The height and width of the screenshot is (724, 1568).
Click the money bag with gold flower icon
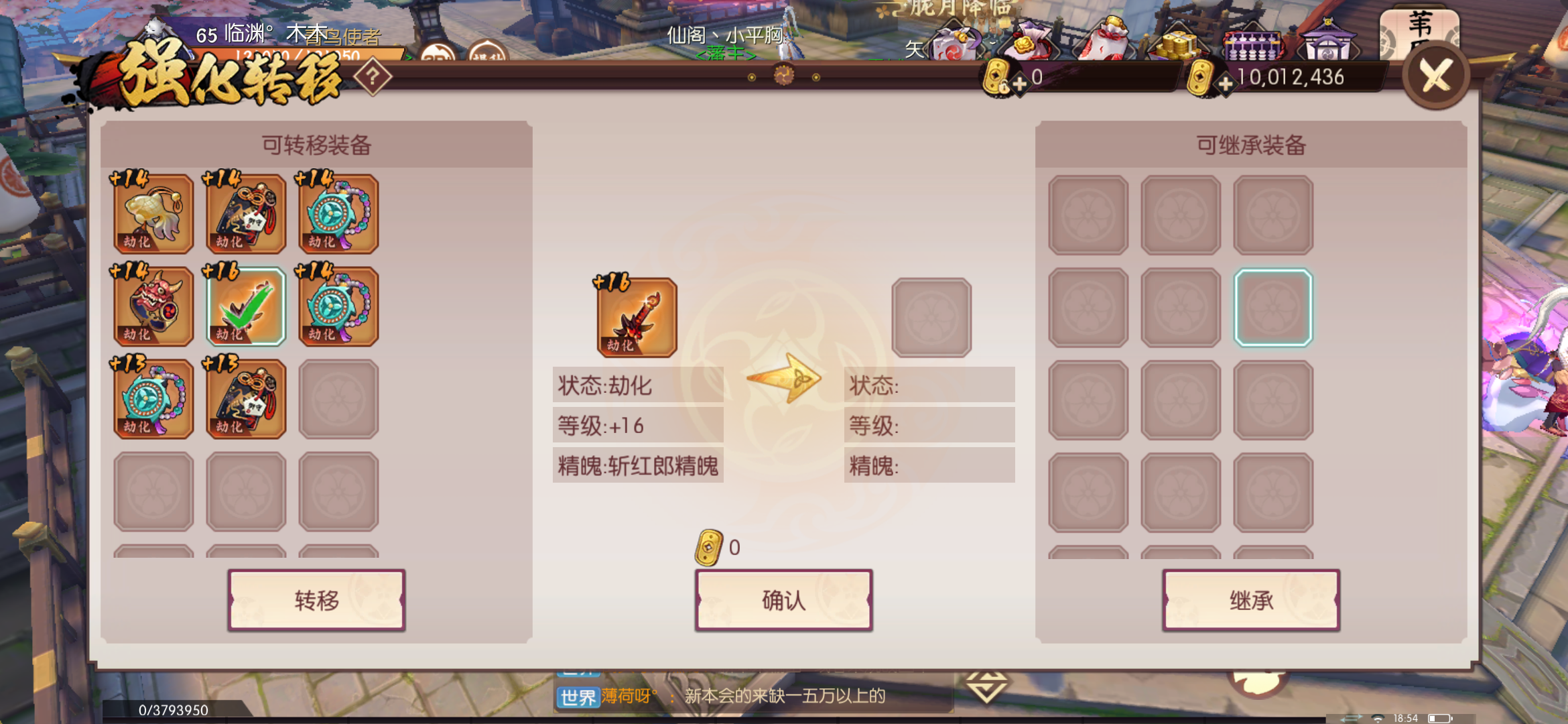click(1031, 42)
